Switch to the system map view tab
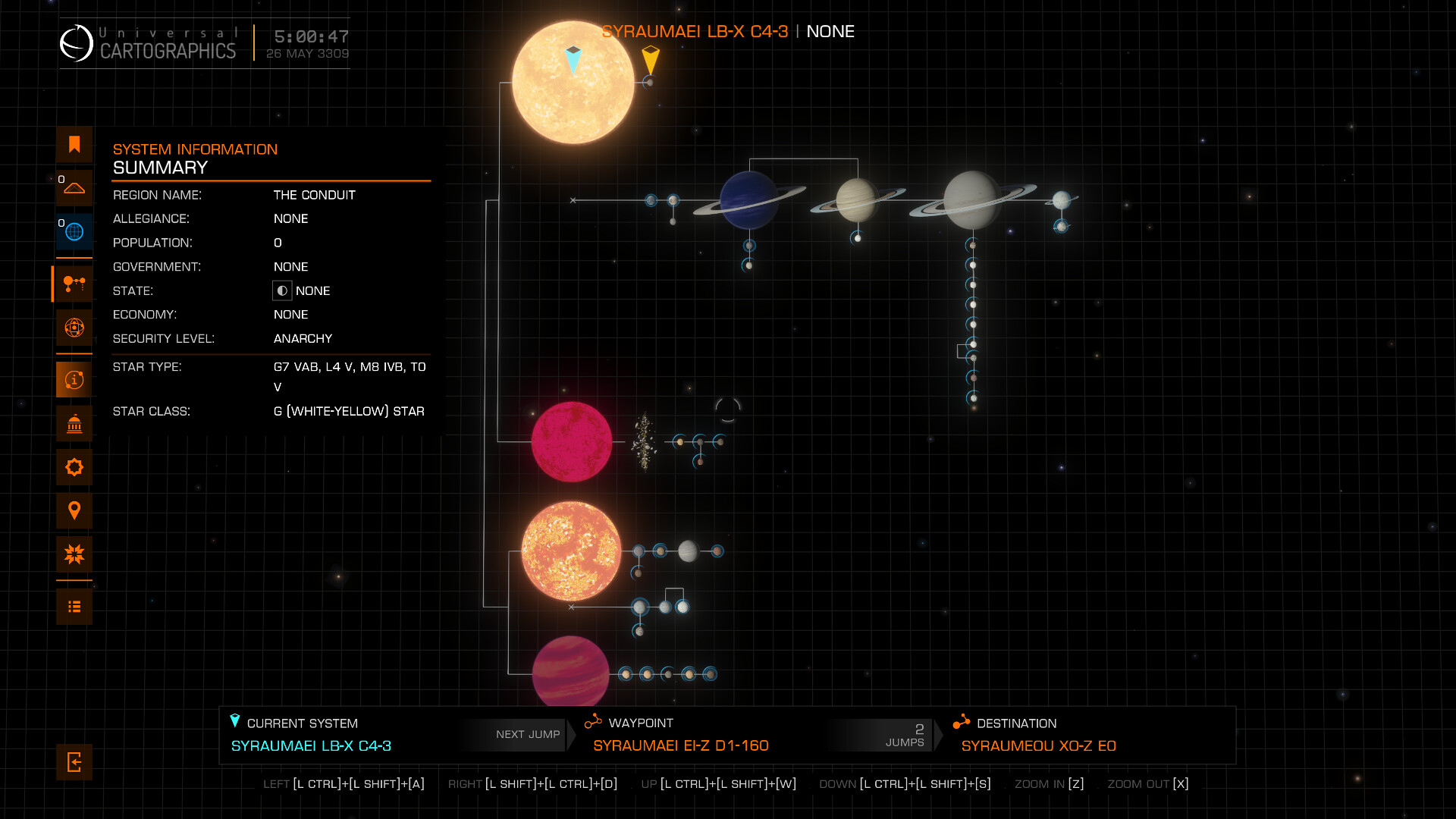 [x=74, y=284]
